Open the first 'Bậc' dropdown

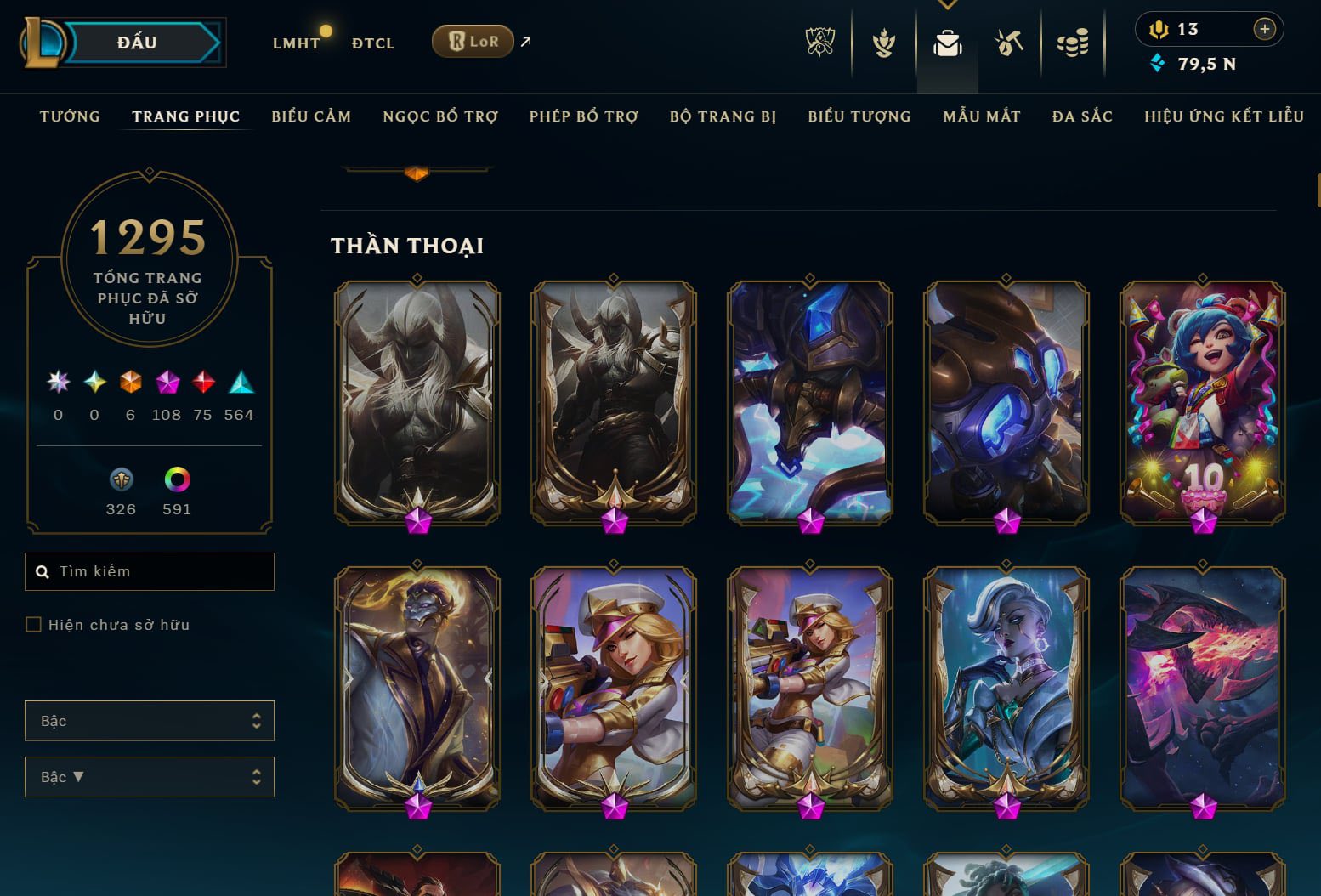tap(150, 720)
